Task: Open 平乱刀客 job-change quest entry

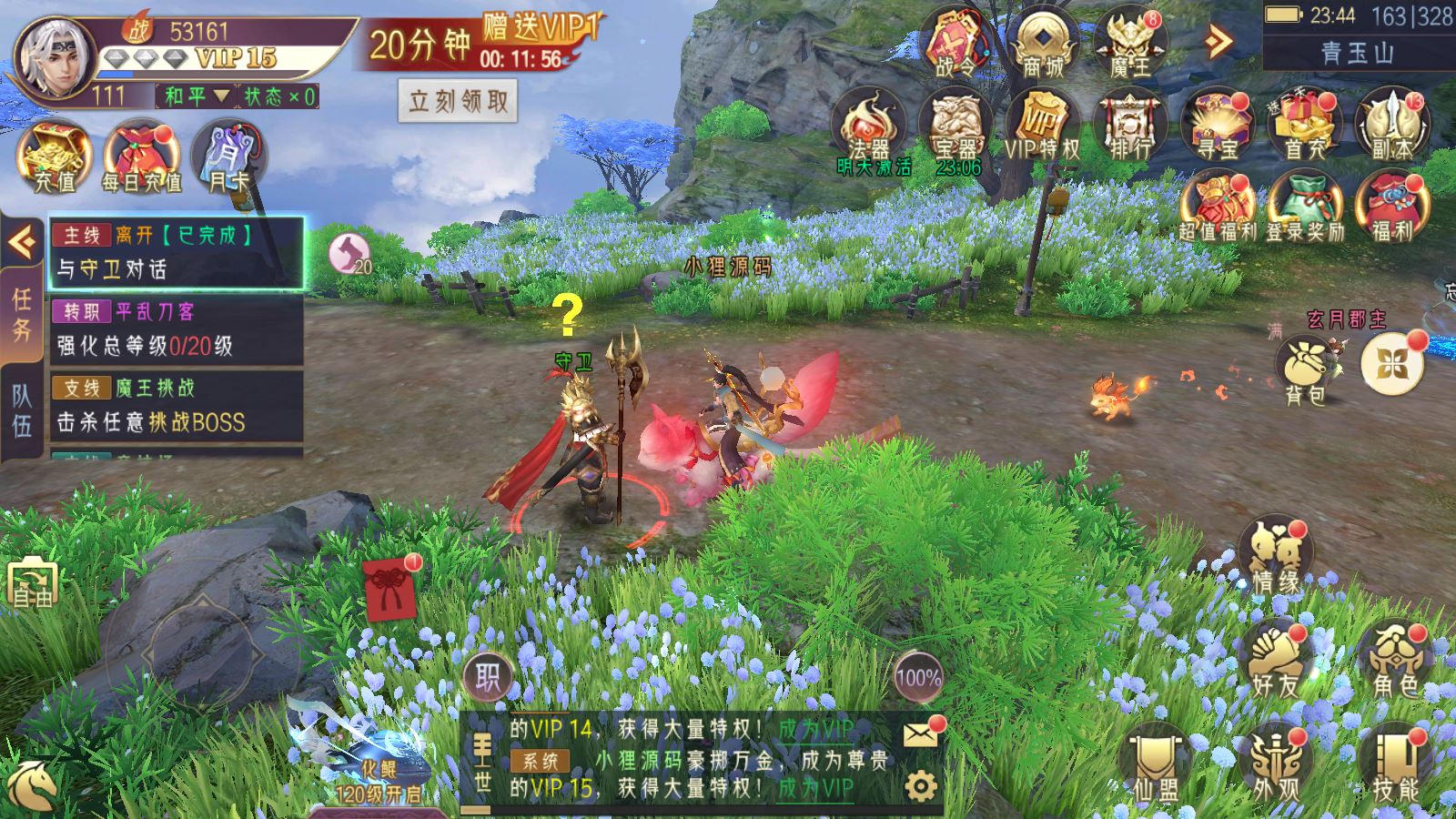Action: 176,329
